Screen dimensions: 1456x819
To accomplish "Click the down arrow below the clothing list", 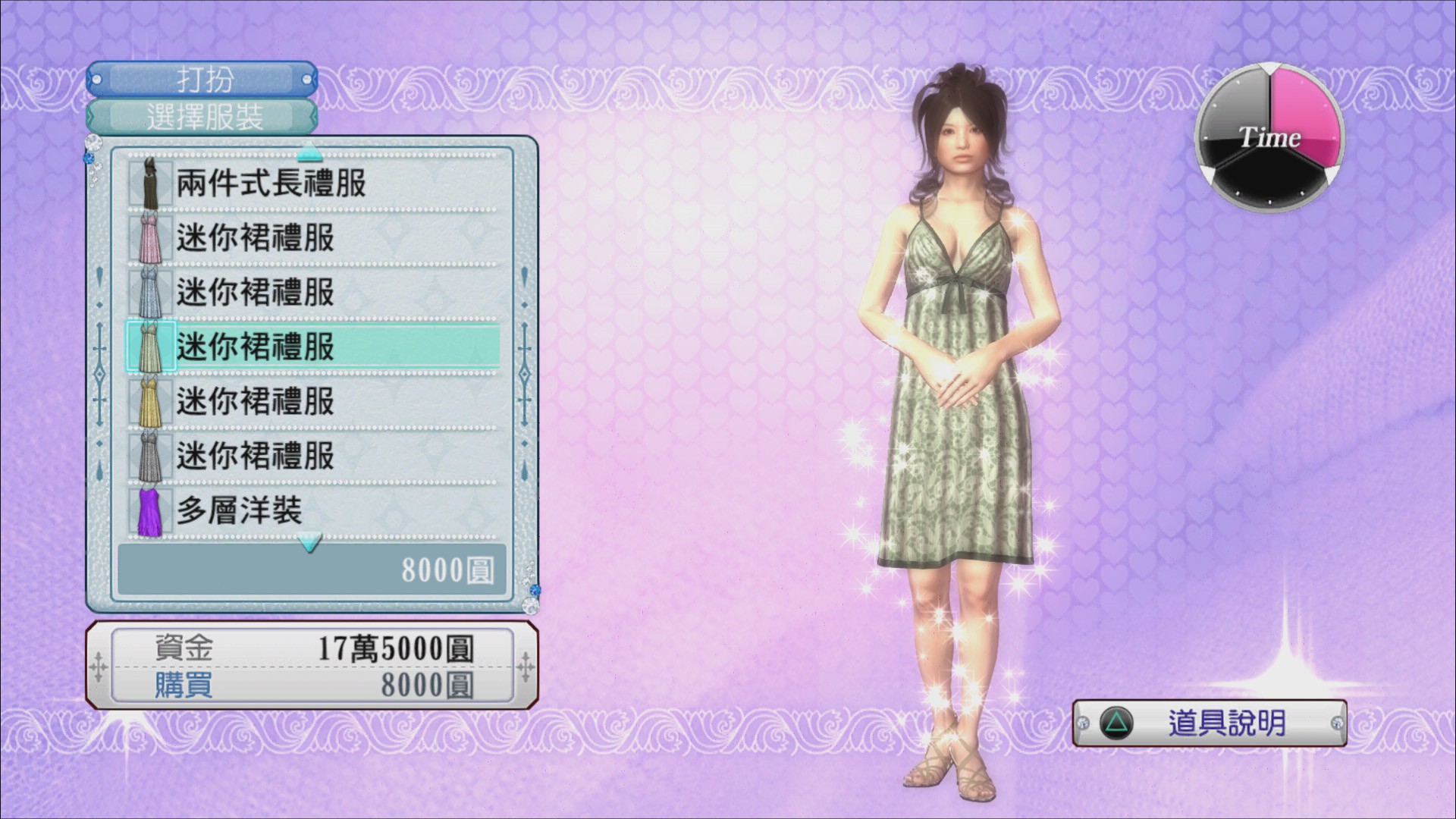I will coord(309,543).
